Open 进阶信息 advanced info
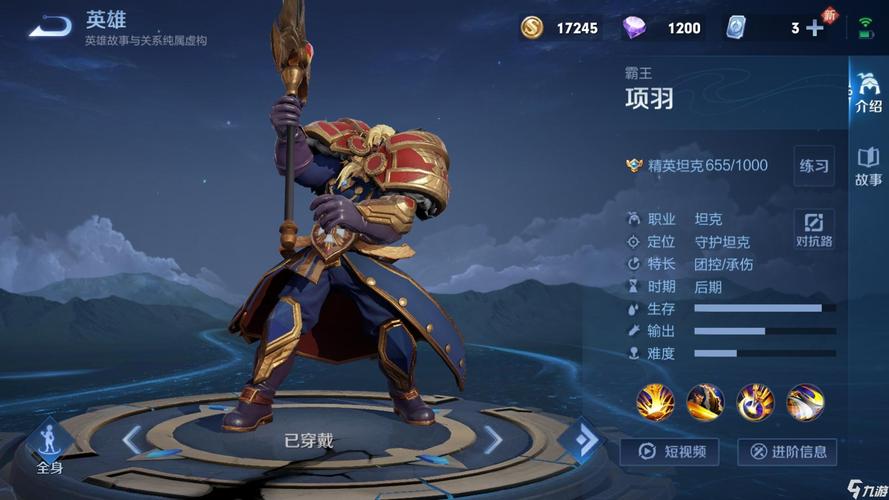The height and width of the screenshot is (500, 889). coord(787,452)
